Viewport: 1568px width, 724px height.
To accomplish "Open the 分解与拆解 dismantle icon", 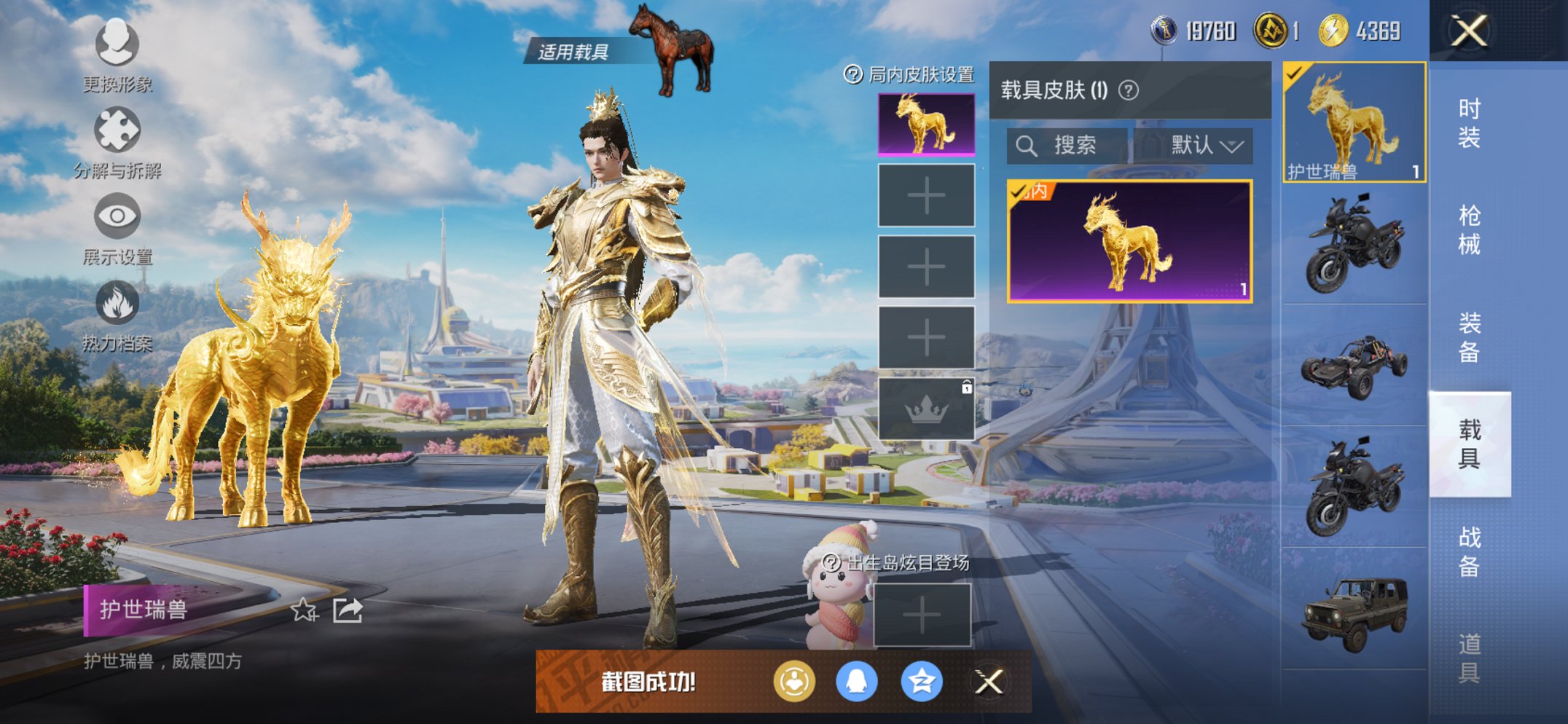I will [117, 131].
